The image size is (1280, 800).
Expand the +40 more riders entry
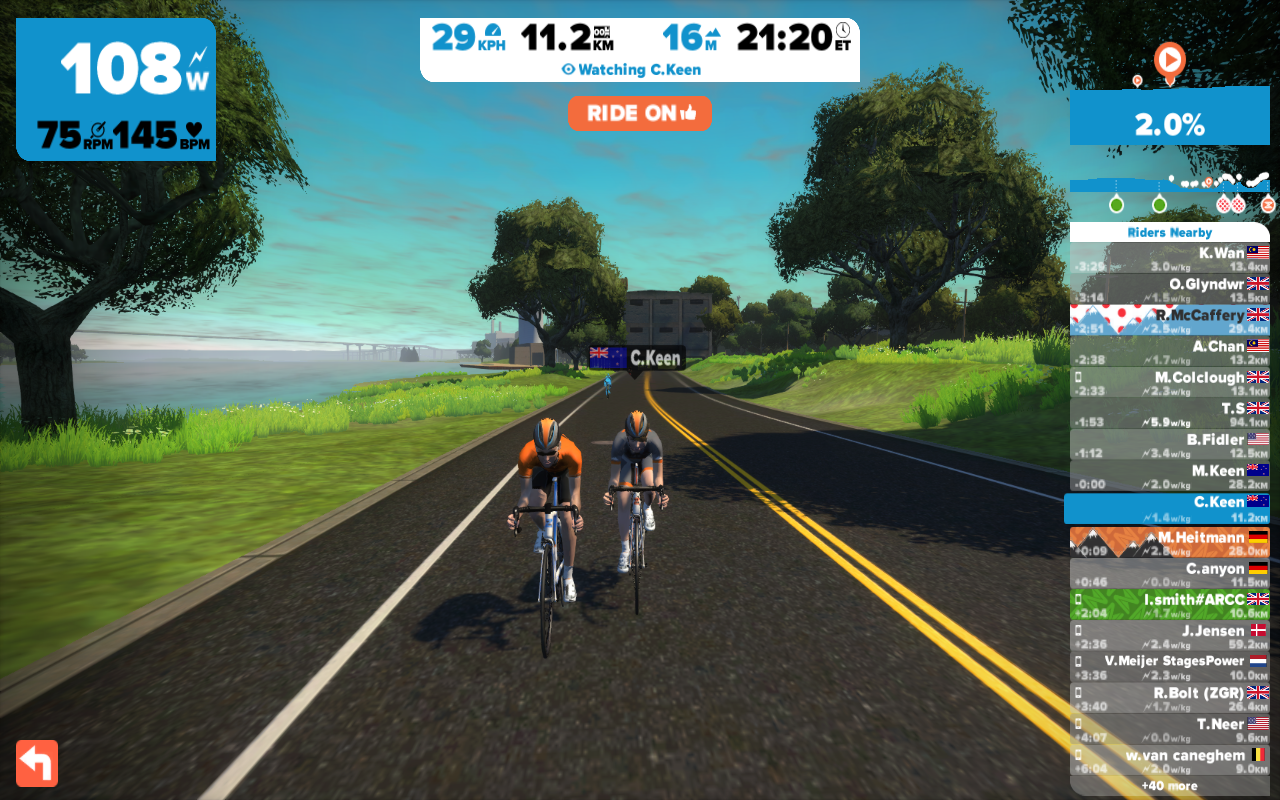coord(1169,786)
